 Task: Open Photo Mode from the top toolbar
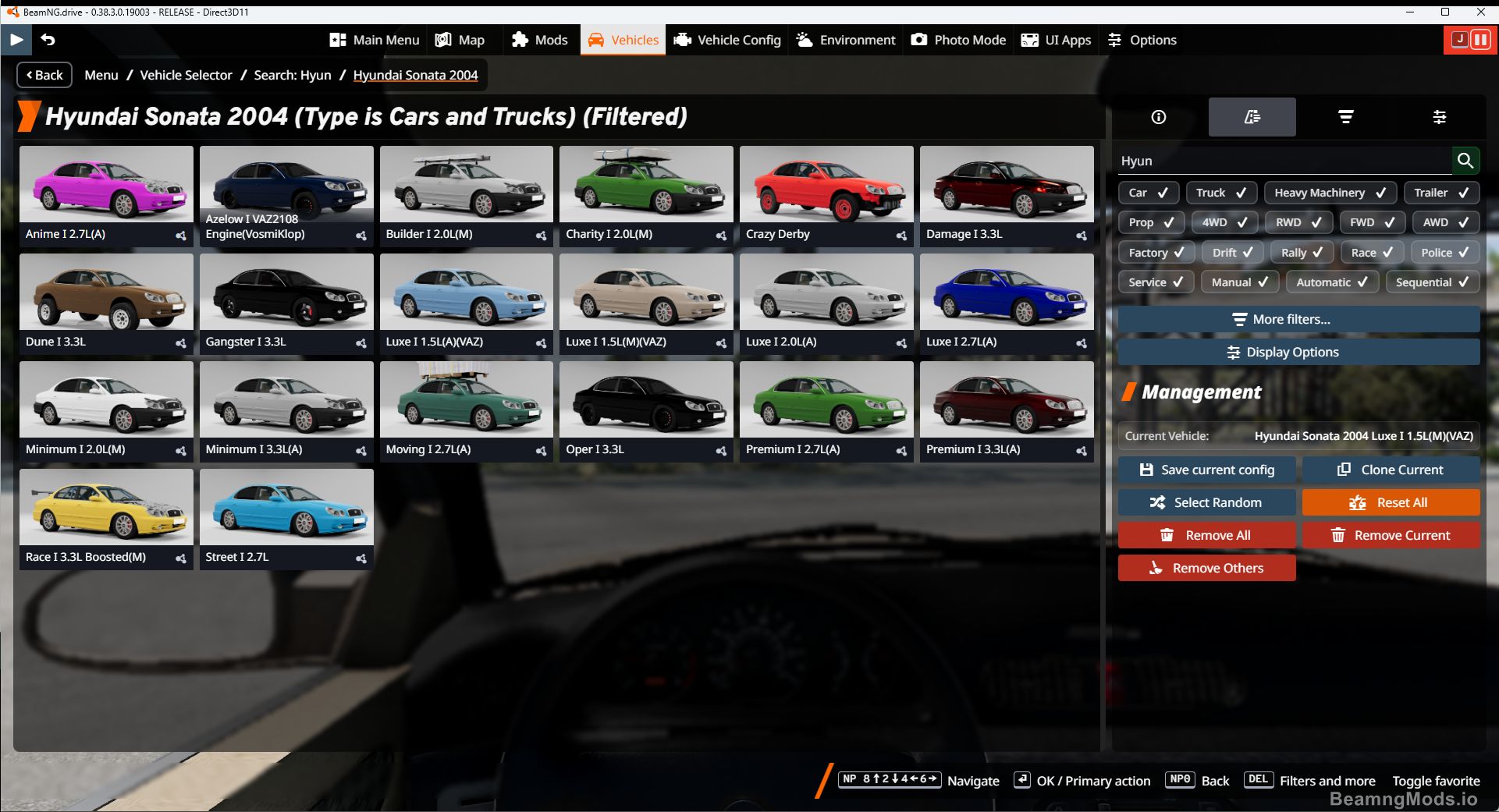(958, 40)
